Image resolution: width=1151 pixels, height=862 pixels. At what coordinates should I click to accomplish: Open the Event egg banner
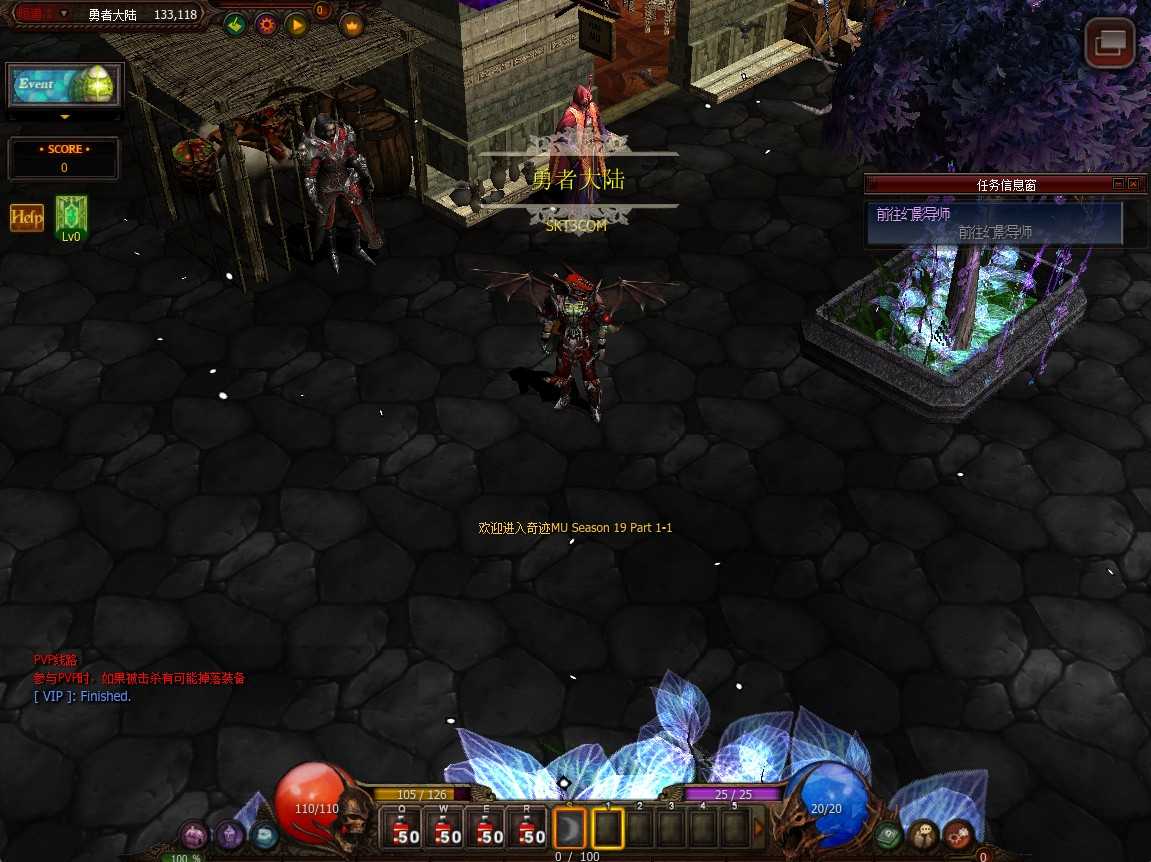(65, 86)
